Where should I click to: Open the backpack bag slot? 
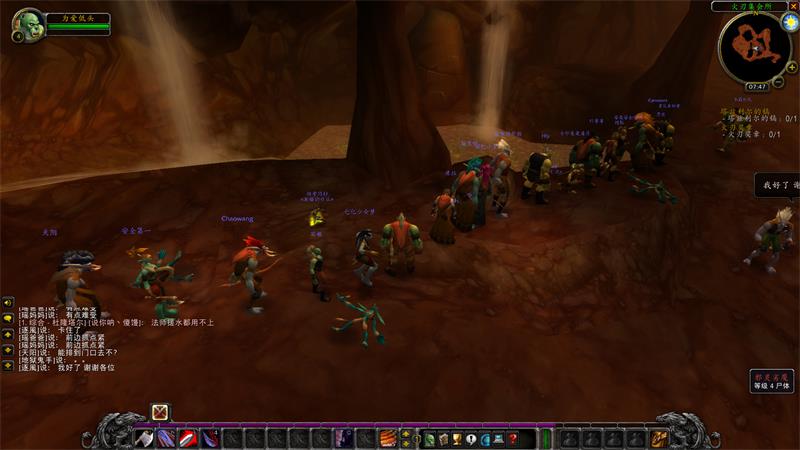click(x=660, y=438)
